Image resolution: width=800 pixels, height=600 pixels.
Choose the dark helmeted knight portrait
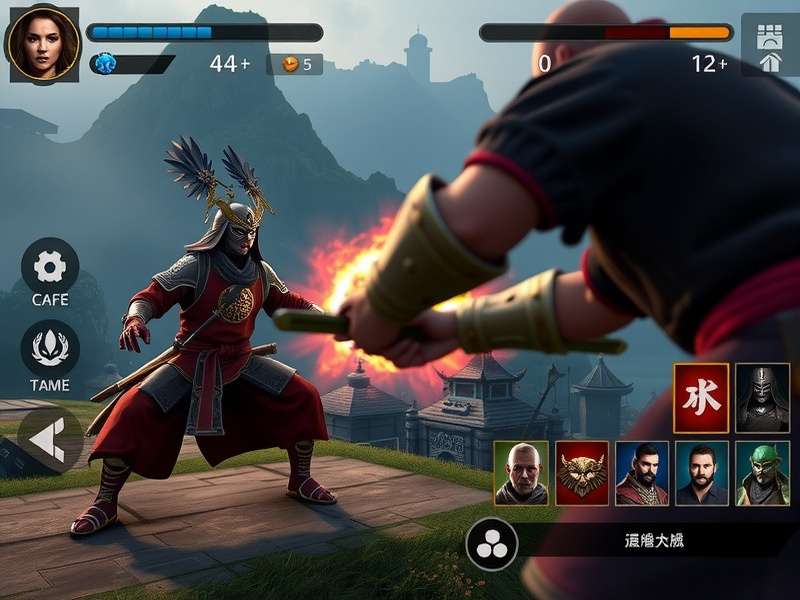[763, 398]
